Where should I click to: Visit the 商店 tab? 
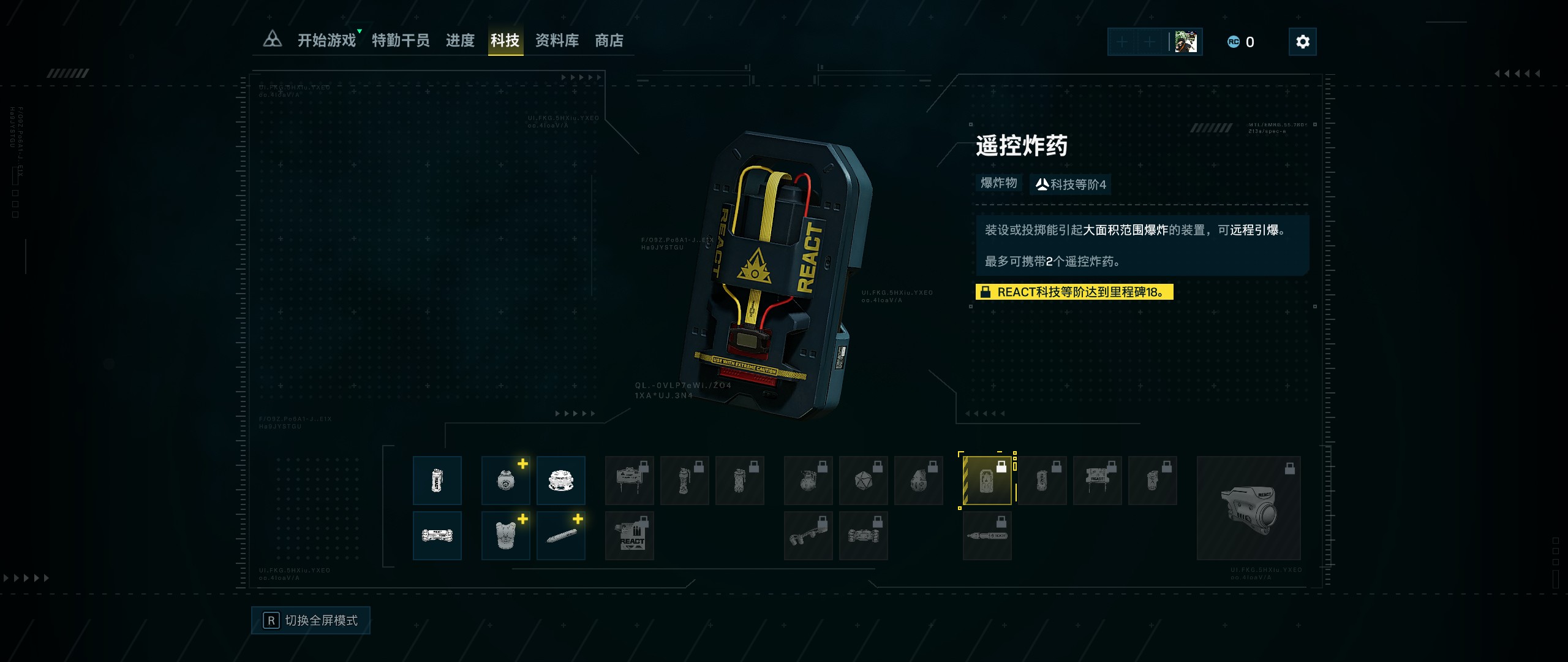(x=609, y=40)
